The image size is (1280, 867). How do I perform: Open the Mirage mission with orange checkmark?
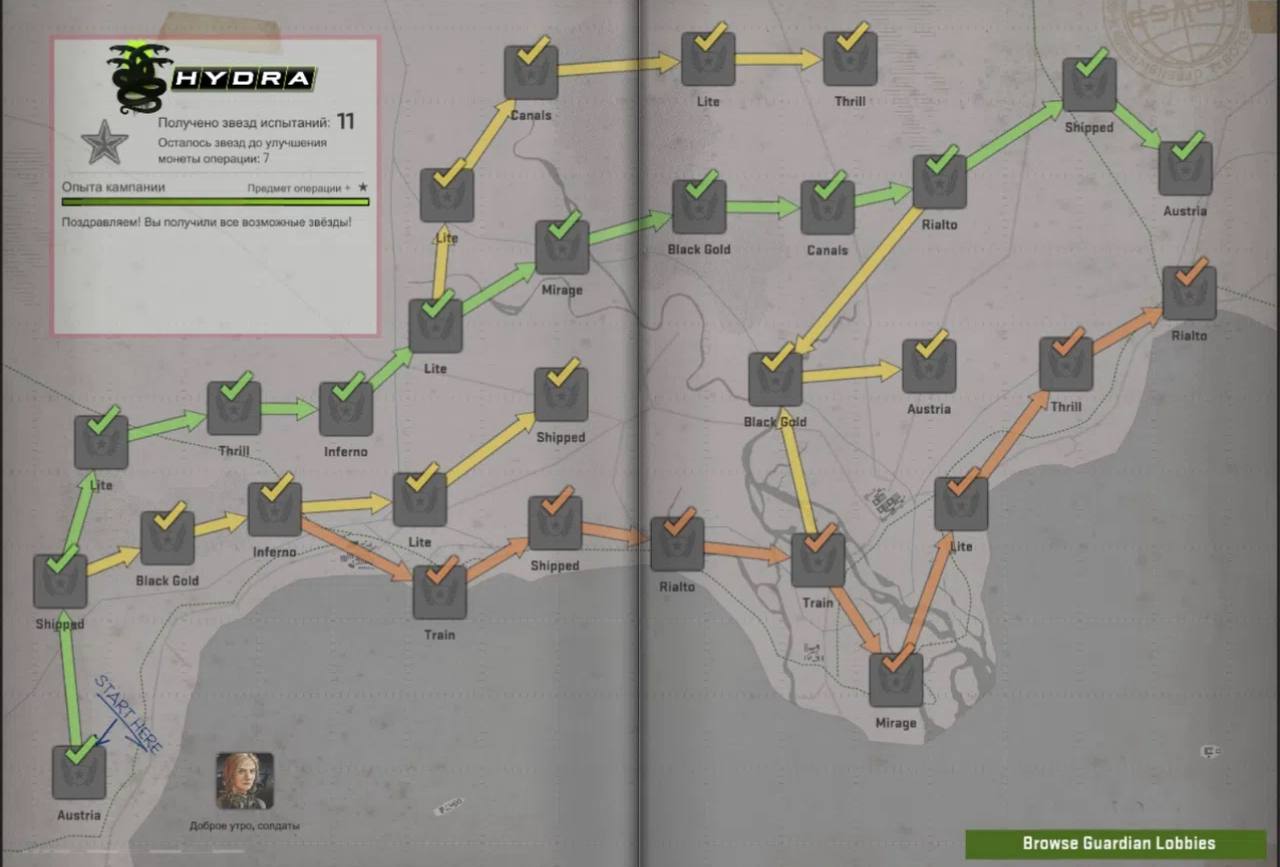point(896,679)
